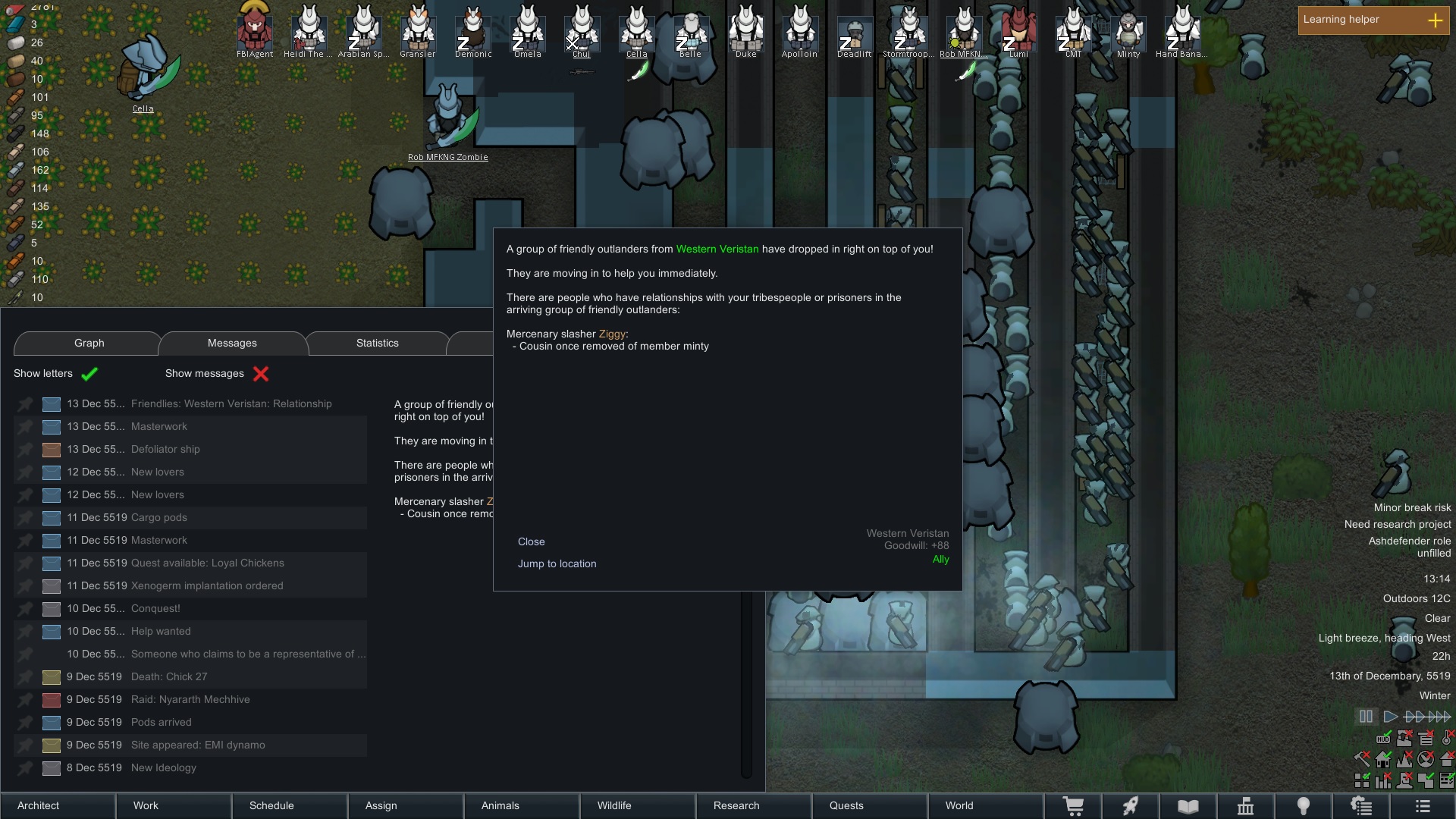Enable the Show messages option

point(261,373)
